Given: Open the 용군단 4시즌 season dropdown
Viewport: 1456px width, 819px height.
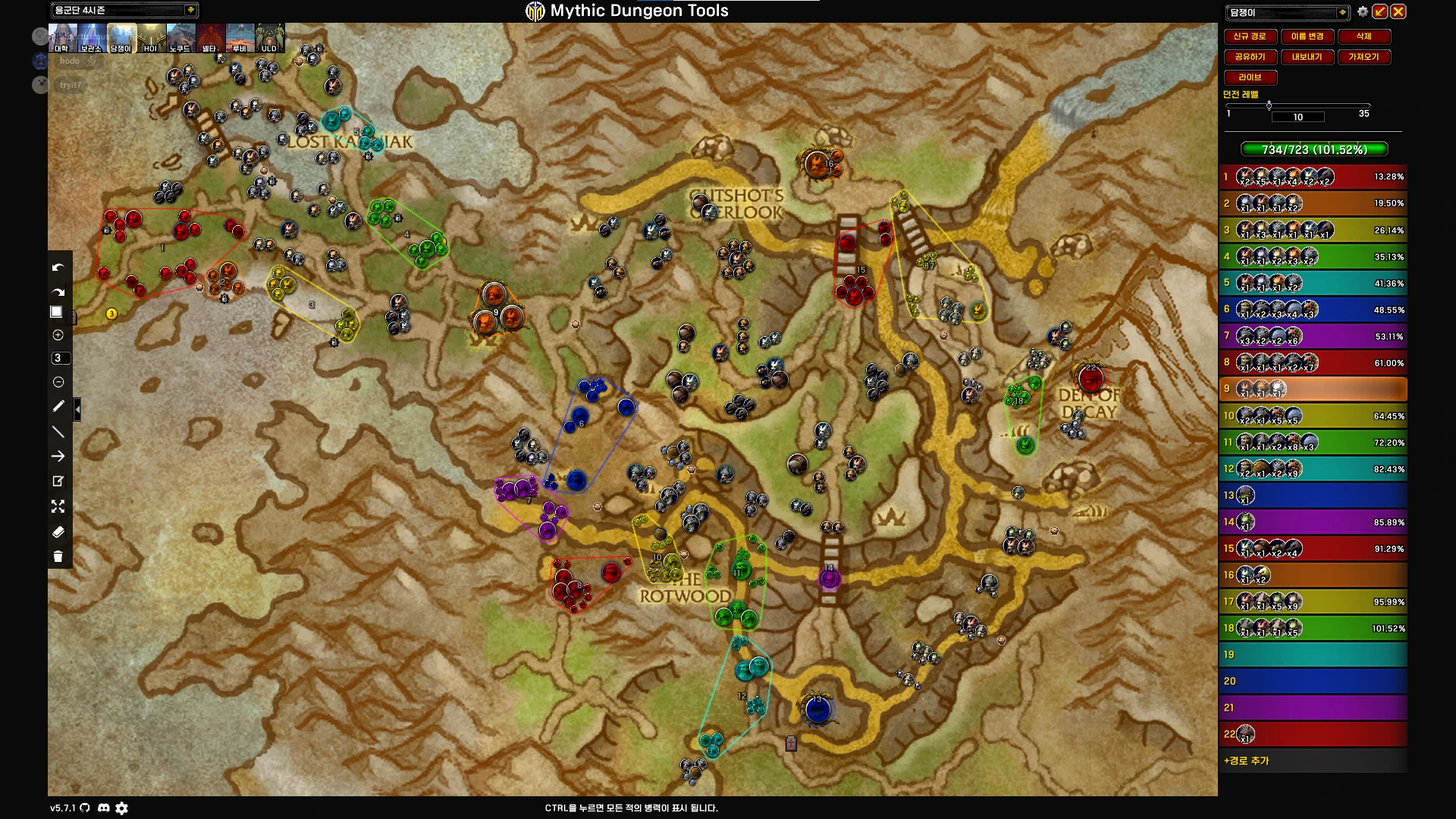Looking at the screenshot, I should (x=190, y=10).
